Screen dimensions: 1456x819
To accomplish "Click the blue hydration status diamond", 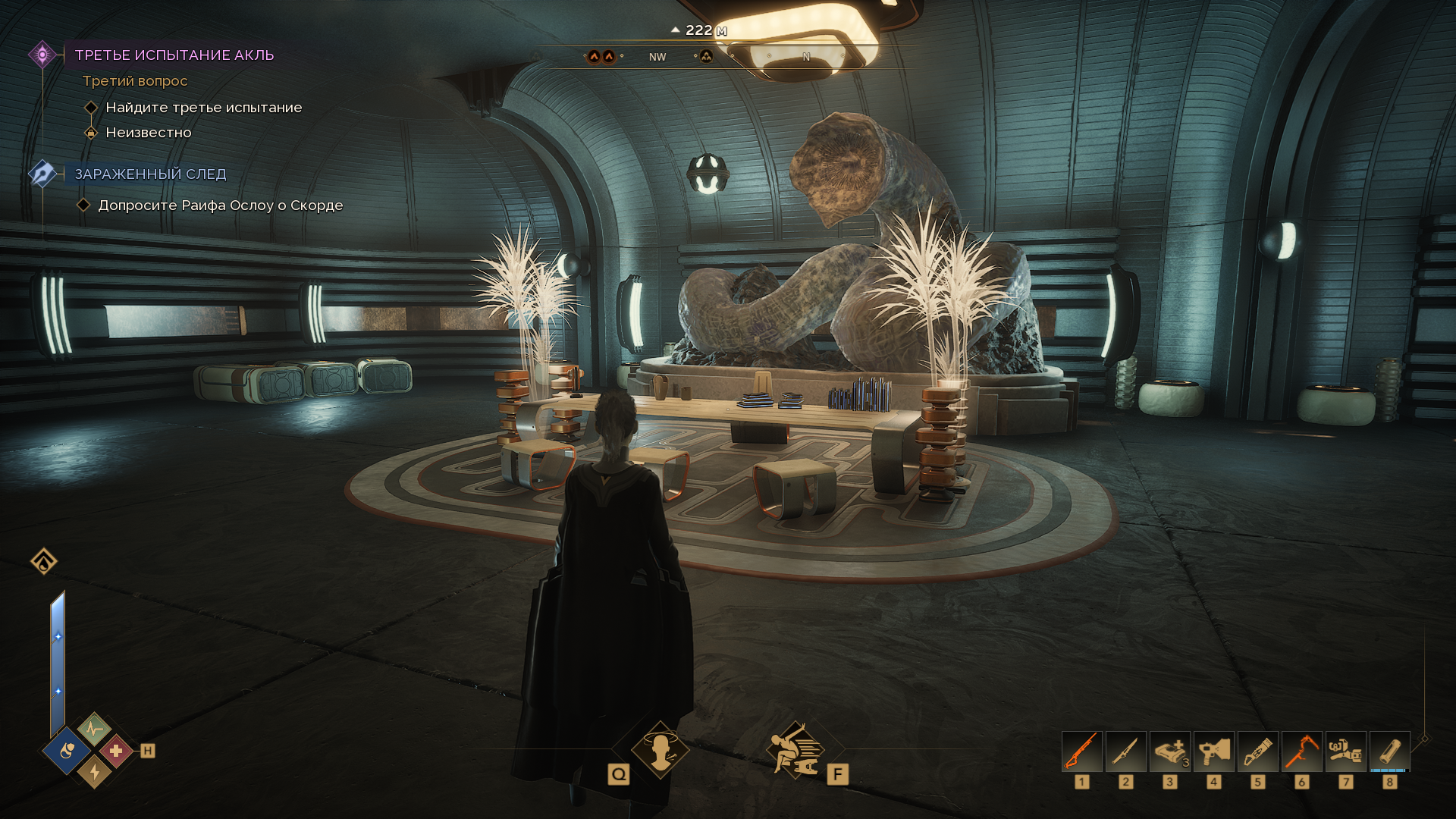I will (x=67, y=752).
